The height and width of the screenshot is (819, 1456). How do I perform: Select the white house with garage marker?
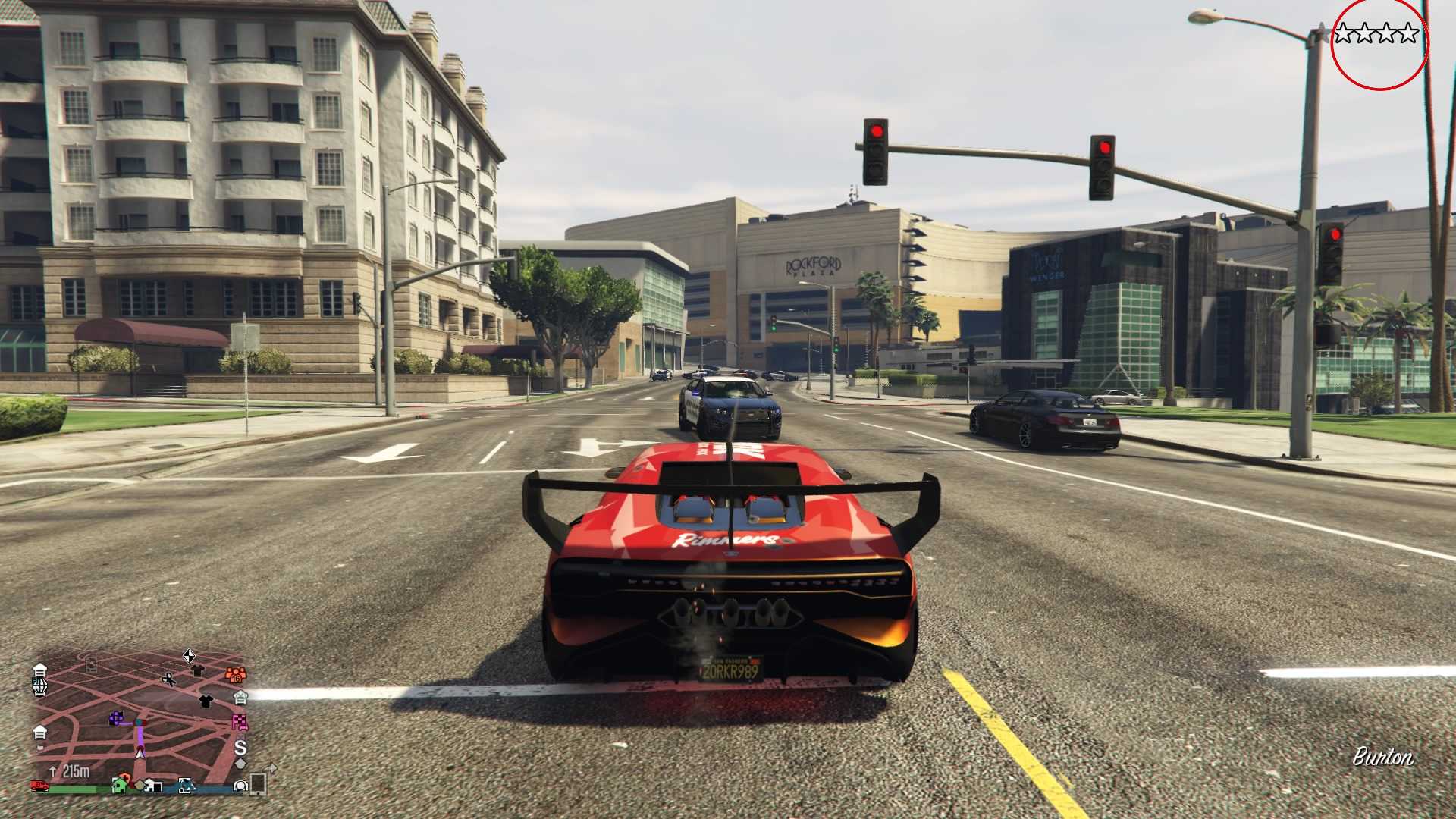(x=152, y=786)
